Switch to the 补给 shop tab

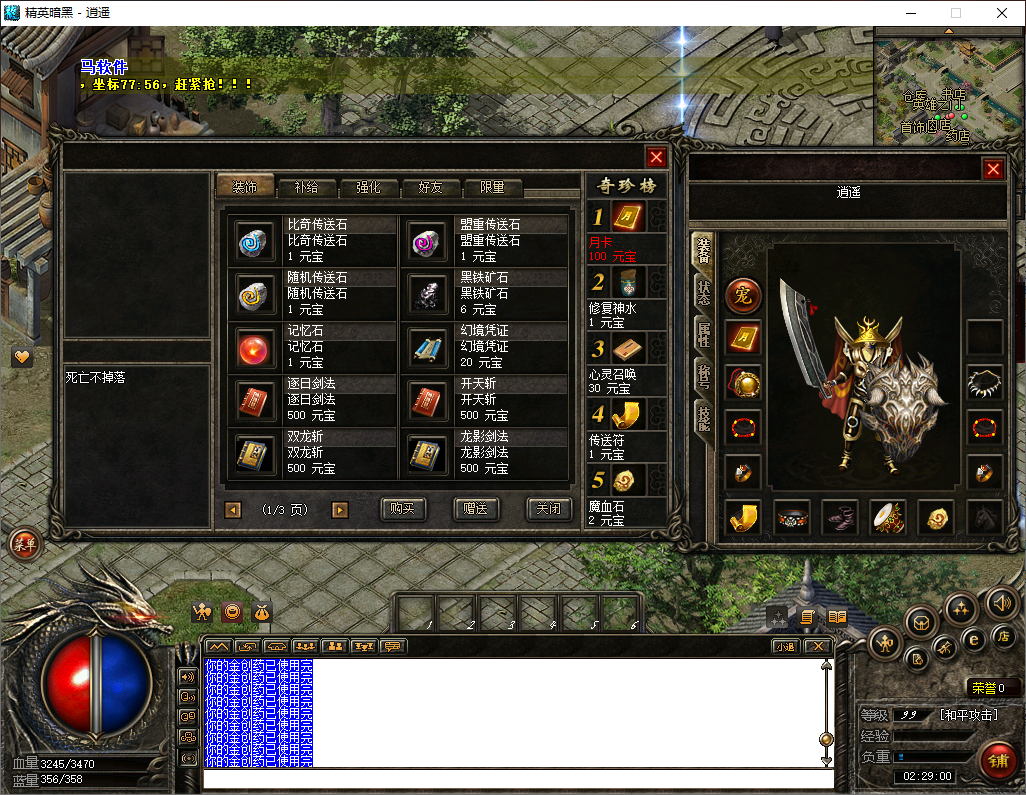[x=307, y=187]
